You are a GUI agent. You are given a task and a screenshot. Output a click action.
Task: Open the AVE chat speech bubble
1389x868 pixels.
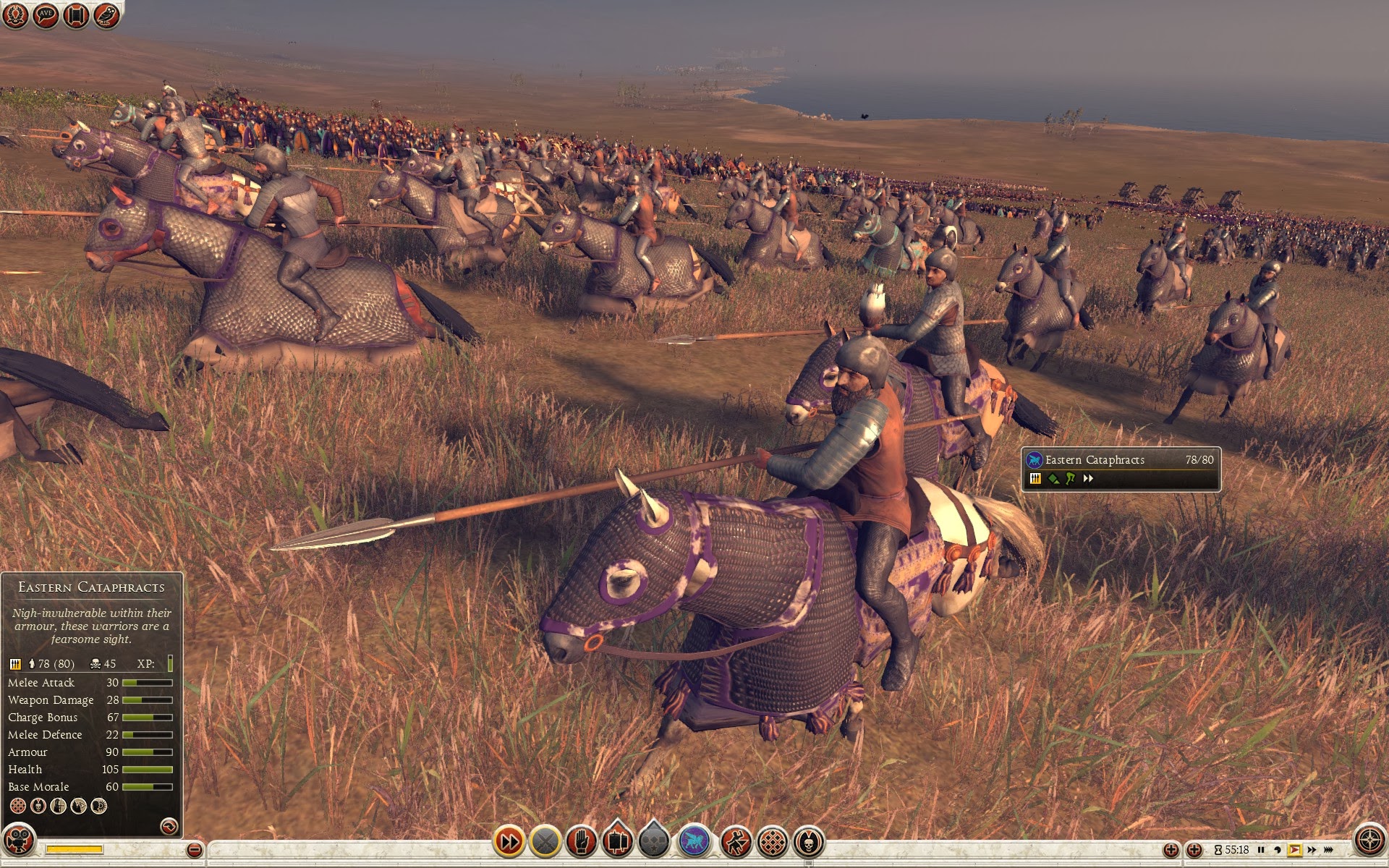(46, 15)
